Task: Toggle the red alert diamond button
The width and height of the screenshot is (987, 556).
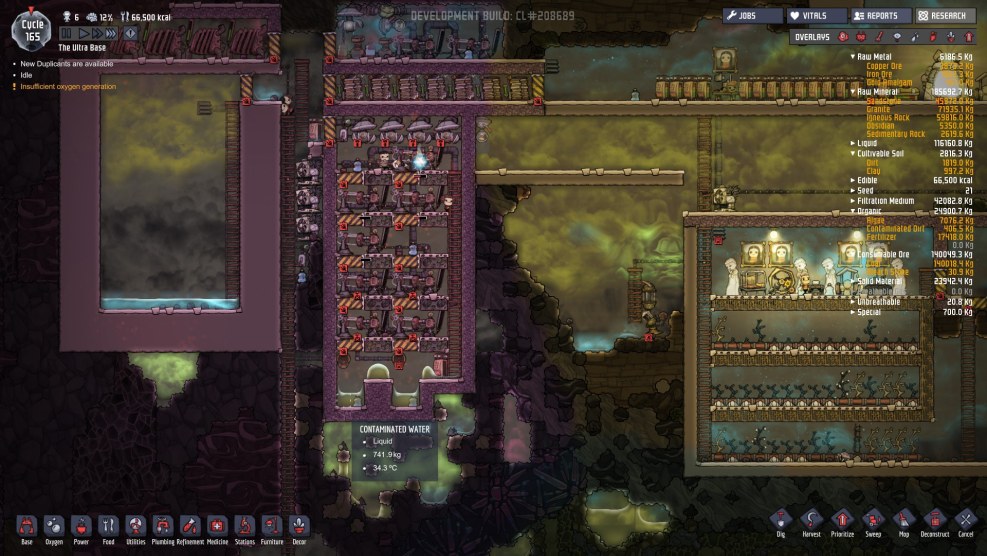Action: point(129,33)
